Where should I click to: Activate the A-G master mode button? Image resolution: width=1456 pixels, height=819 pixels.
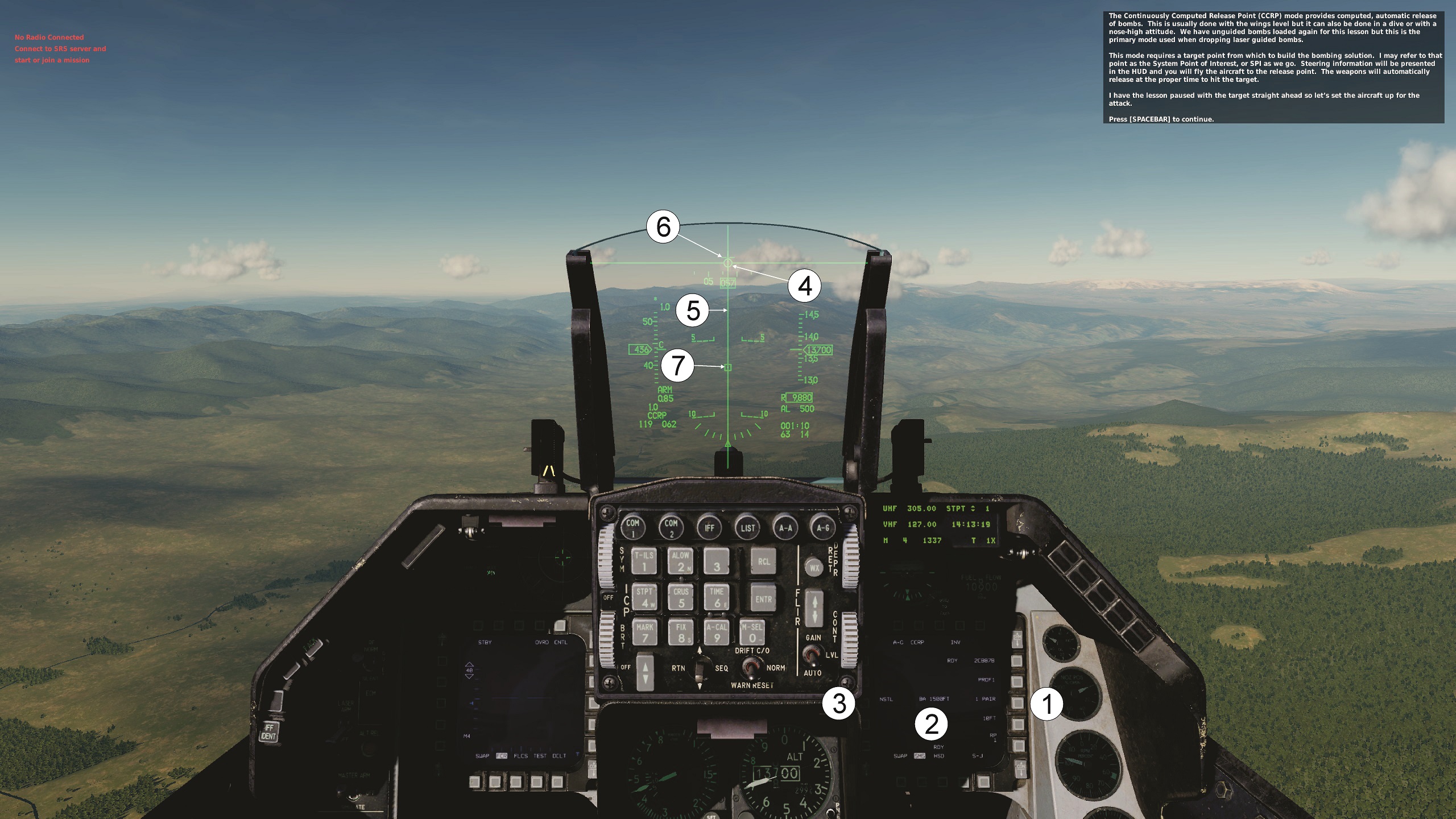(x=823, y=527)
